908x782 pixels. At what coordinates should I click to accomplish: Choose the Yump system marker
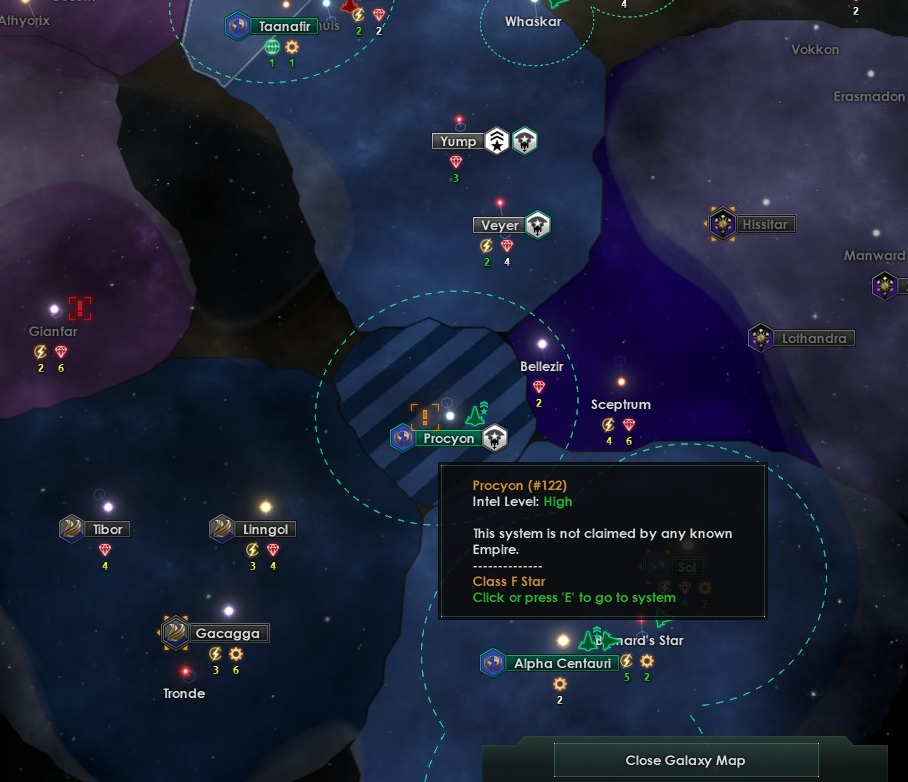(459, 141)
